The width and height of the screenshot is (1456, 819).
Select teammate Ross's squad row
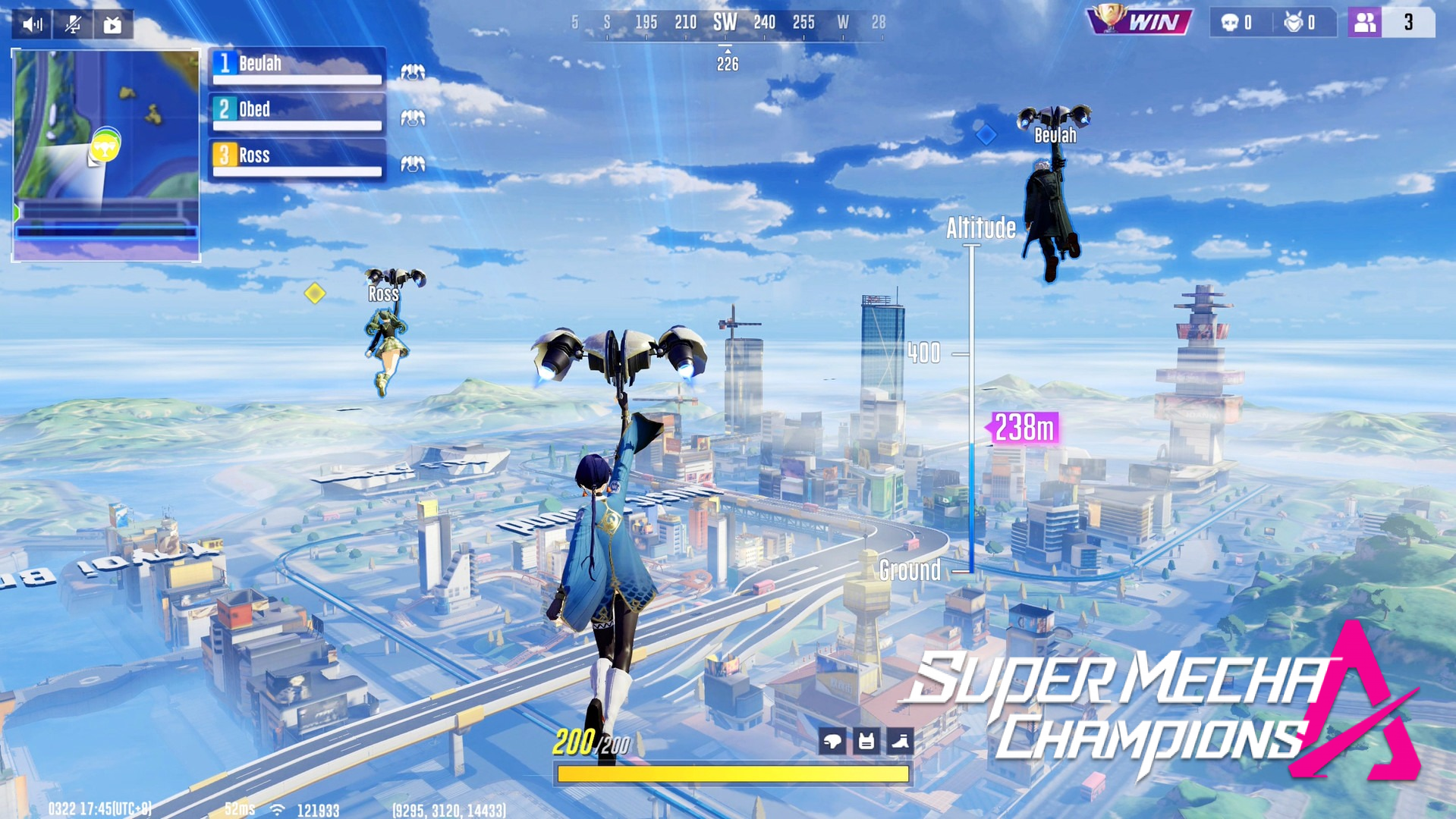pyautogui.click(x=297, y=159)
